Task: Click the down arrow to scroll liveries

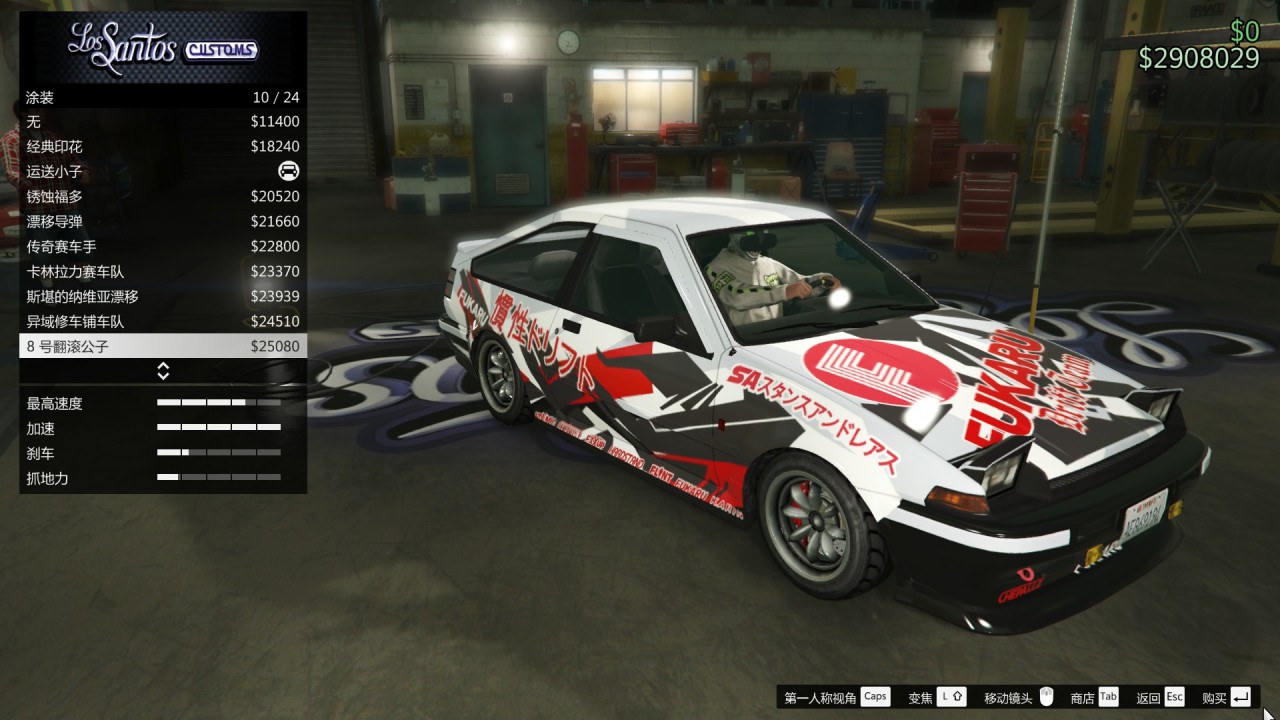Action: pos(161,376)
